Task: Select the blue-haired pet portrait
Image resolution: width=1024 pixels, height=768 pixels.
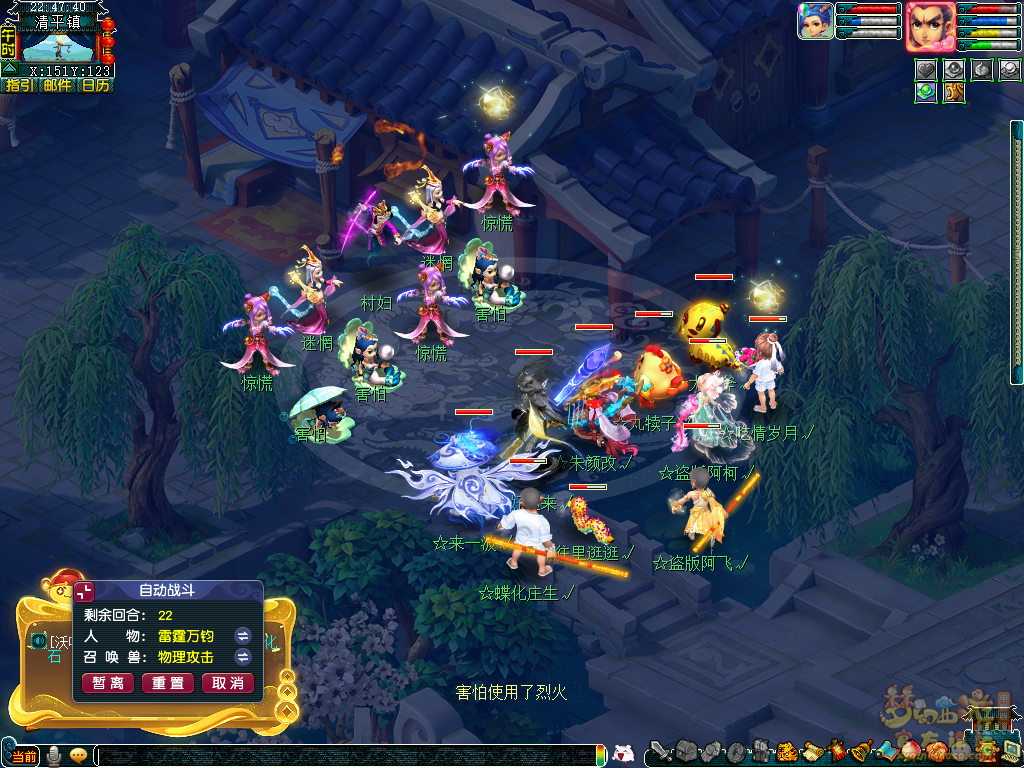Action: 815,21
